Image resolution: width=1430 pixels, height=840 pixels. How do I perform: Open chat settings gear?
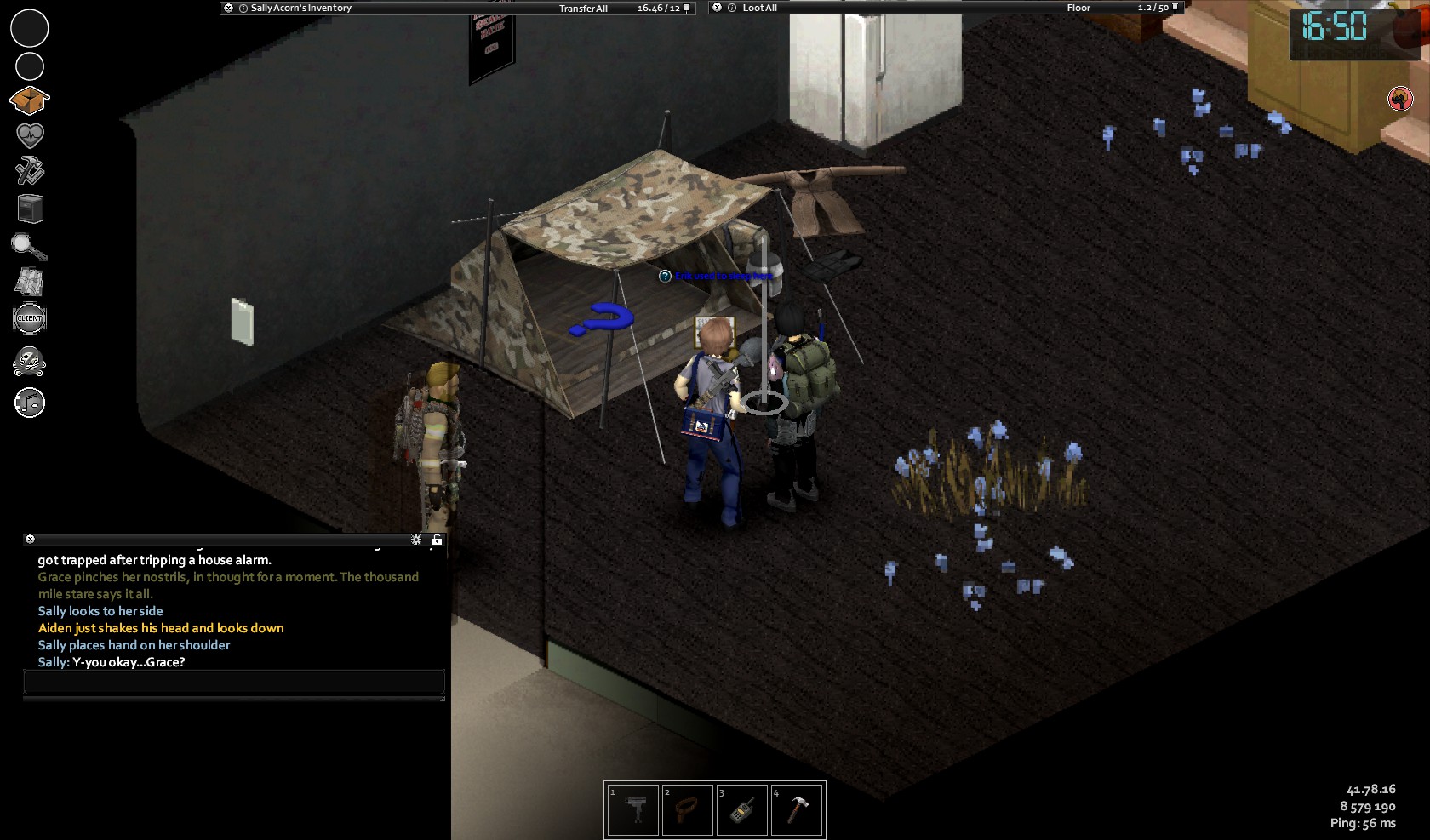416,540
